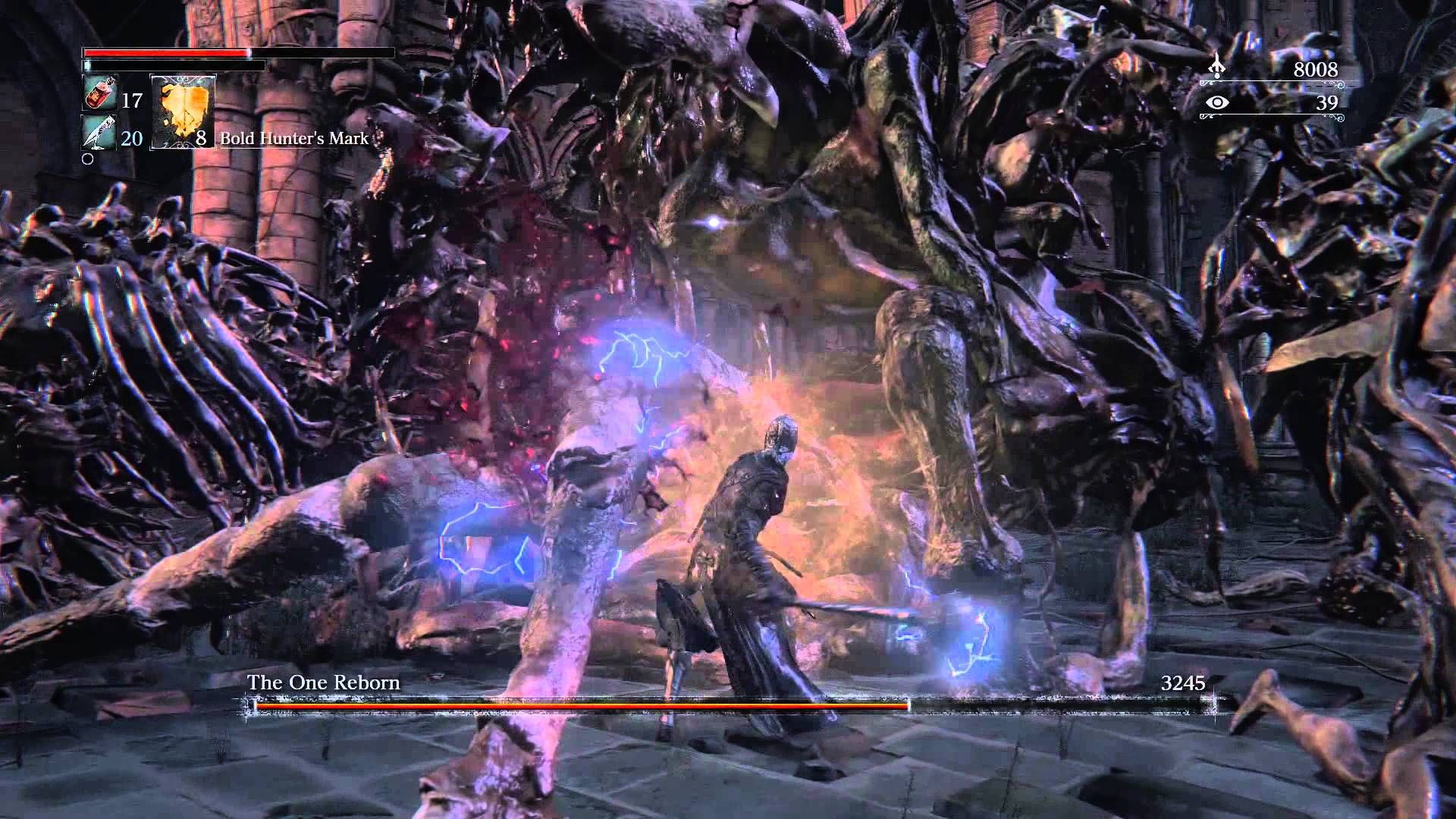Click the Bold Hunter's Mark item label
Image resolution: width=1456 pixels, height=819 pixels.
tap(292, 140)
